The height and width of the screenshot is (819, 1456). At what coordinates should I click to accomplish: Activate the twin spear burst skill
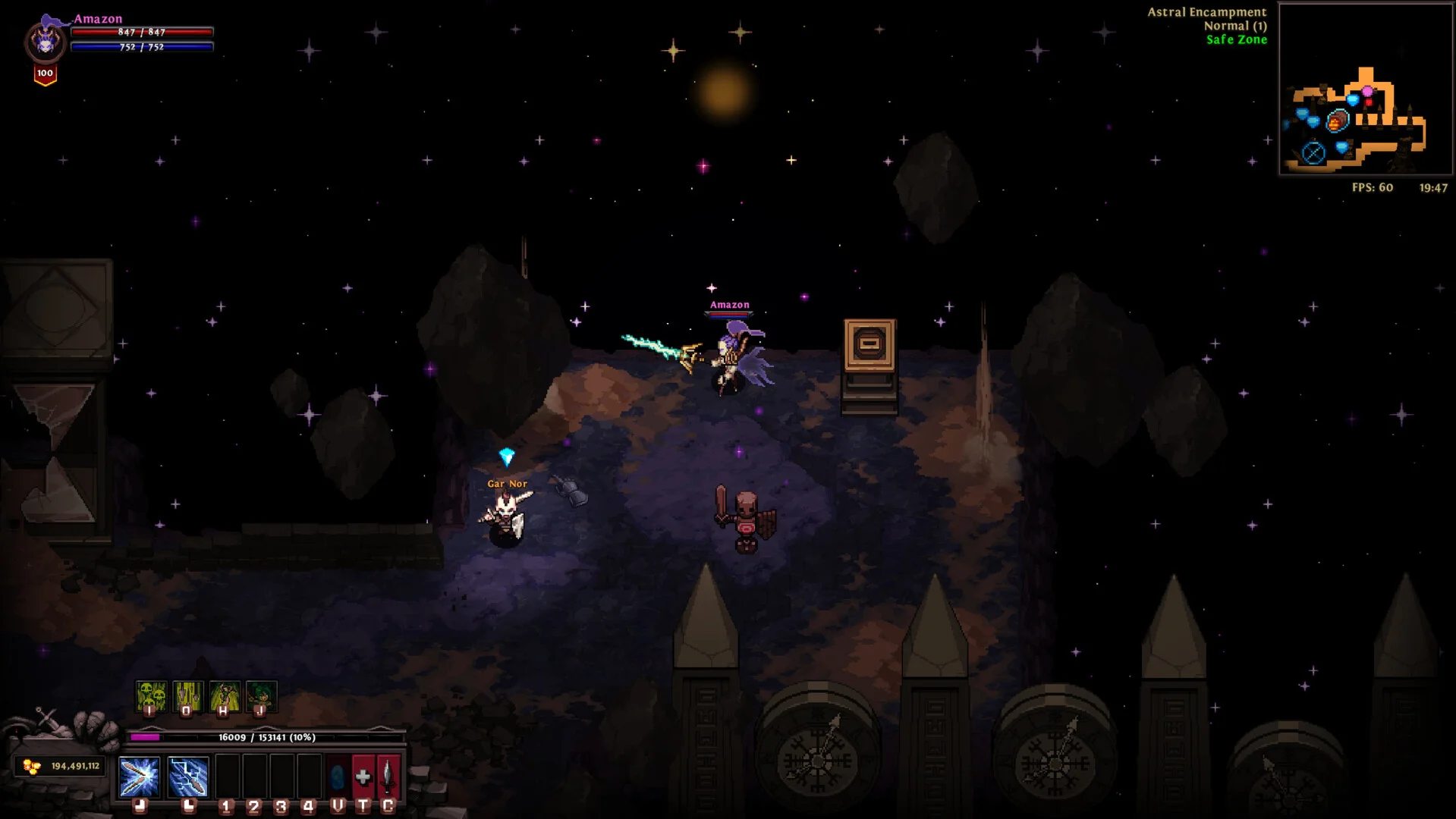pos(139,777)
